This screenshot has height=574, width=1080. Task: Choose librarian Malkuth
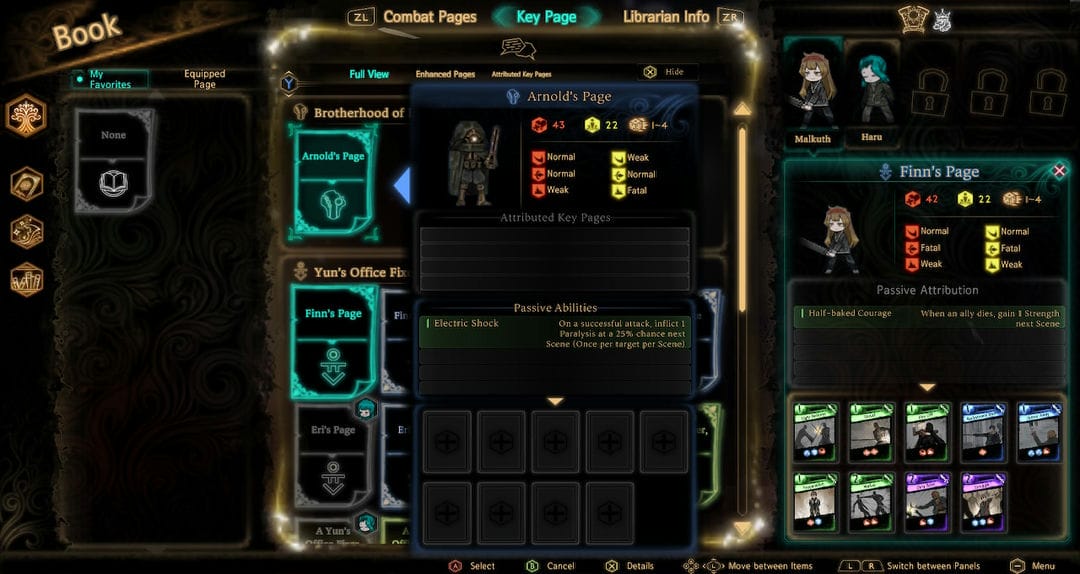pos(813,95)
